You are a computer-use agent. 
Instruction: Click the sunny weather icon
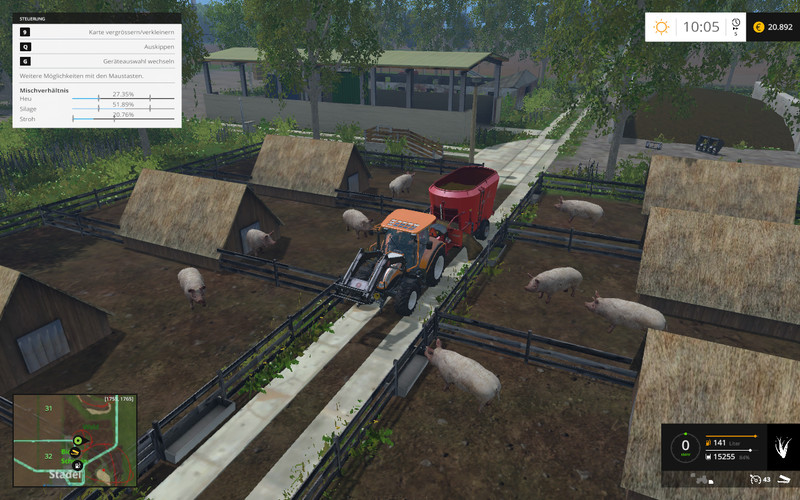point(662,27)
